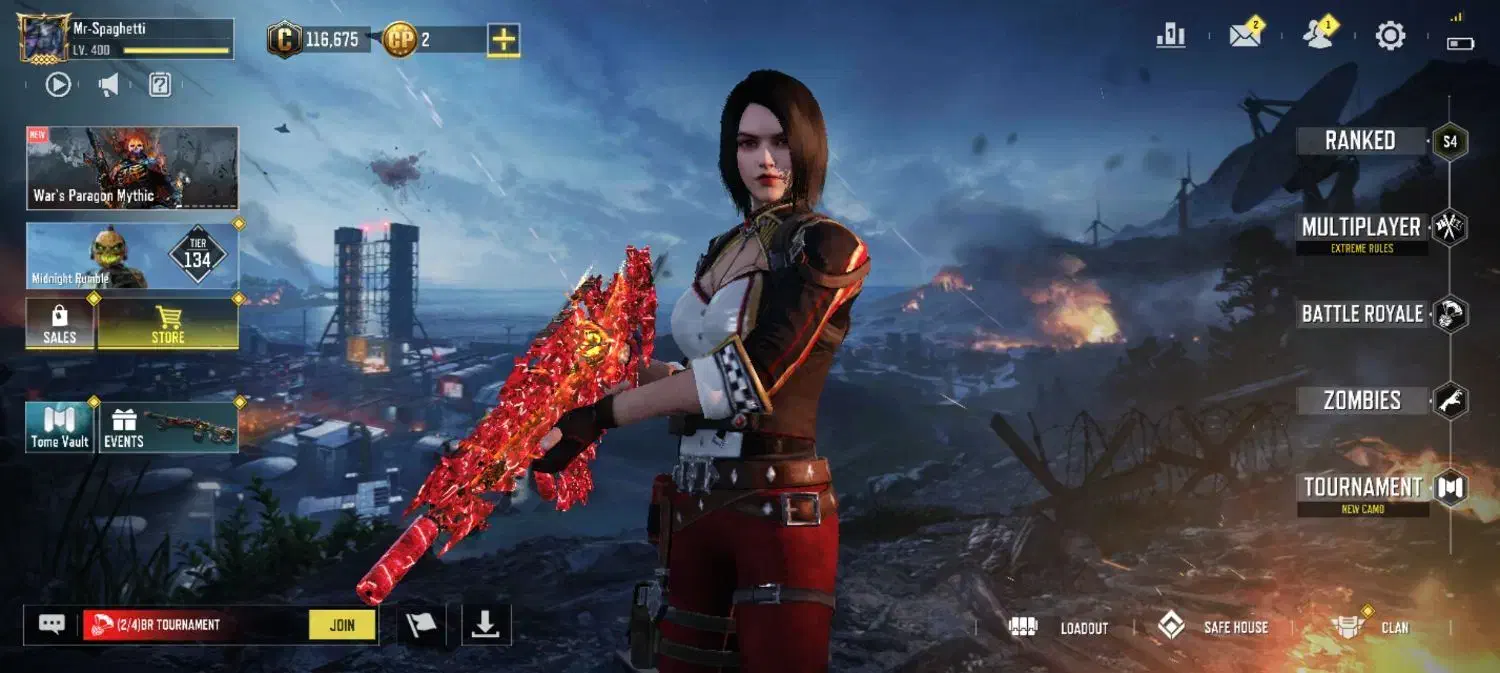Choose Zombies mode
The image size is (1500, 673).
(x=1362, y=401)
